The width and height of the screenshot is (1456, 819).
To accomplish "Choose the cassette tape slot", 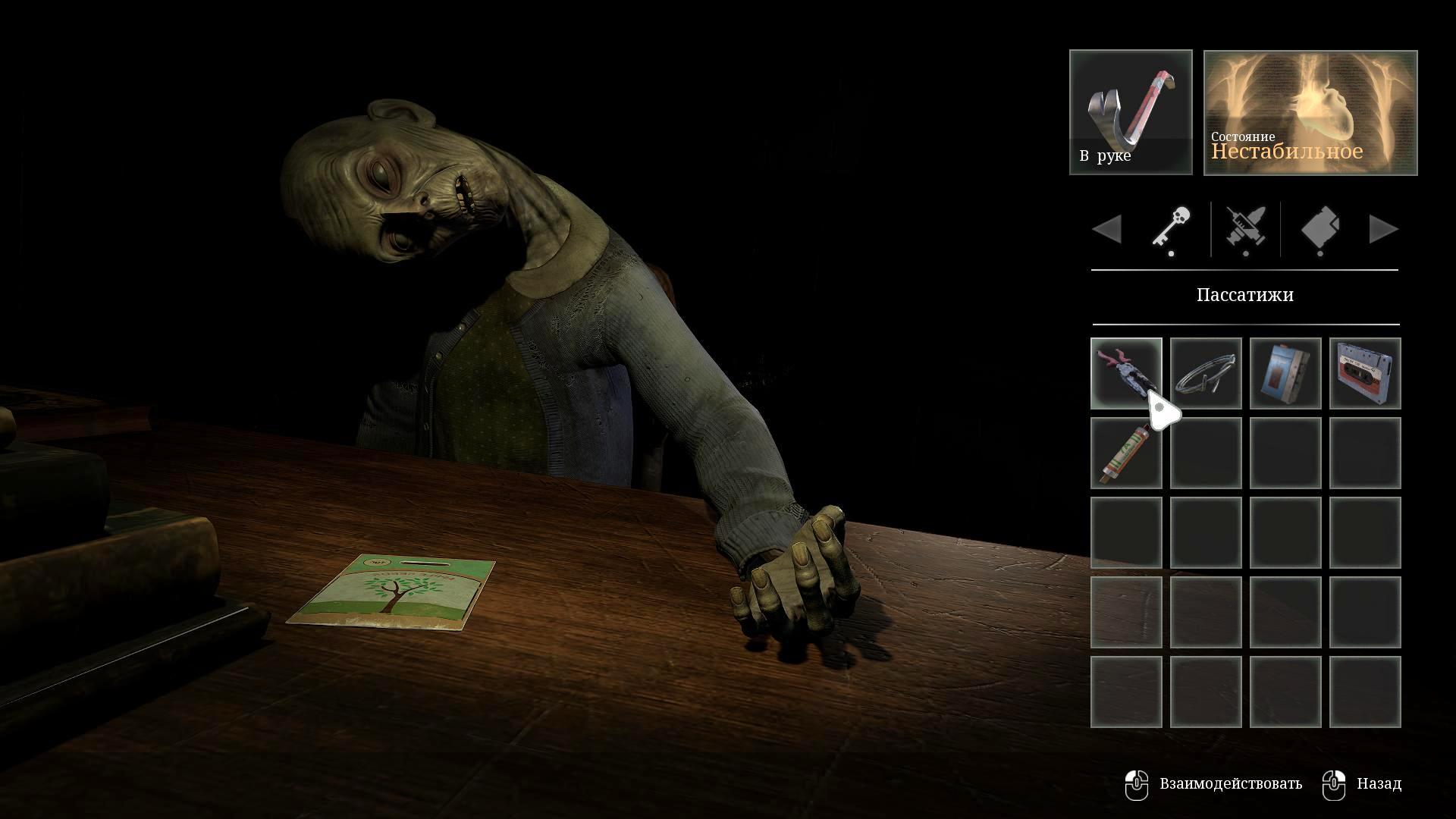I will coord(1365,373).
